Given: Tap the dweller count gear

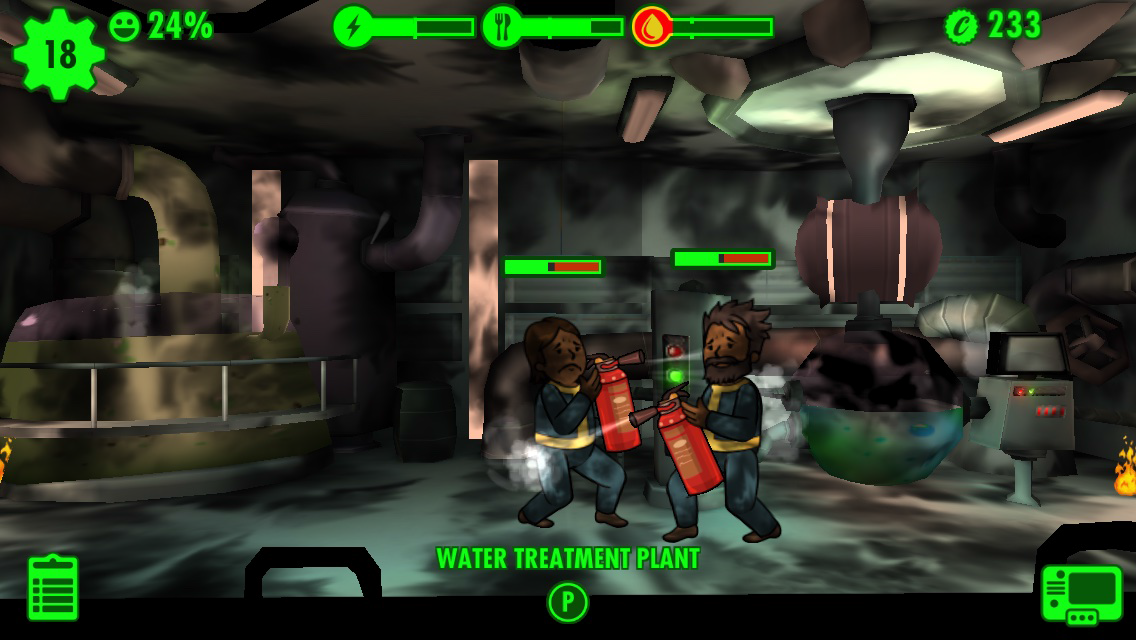Looking at the screenshot, I should pyautogui.click(x=59, y=53).
